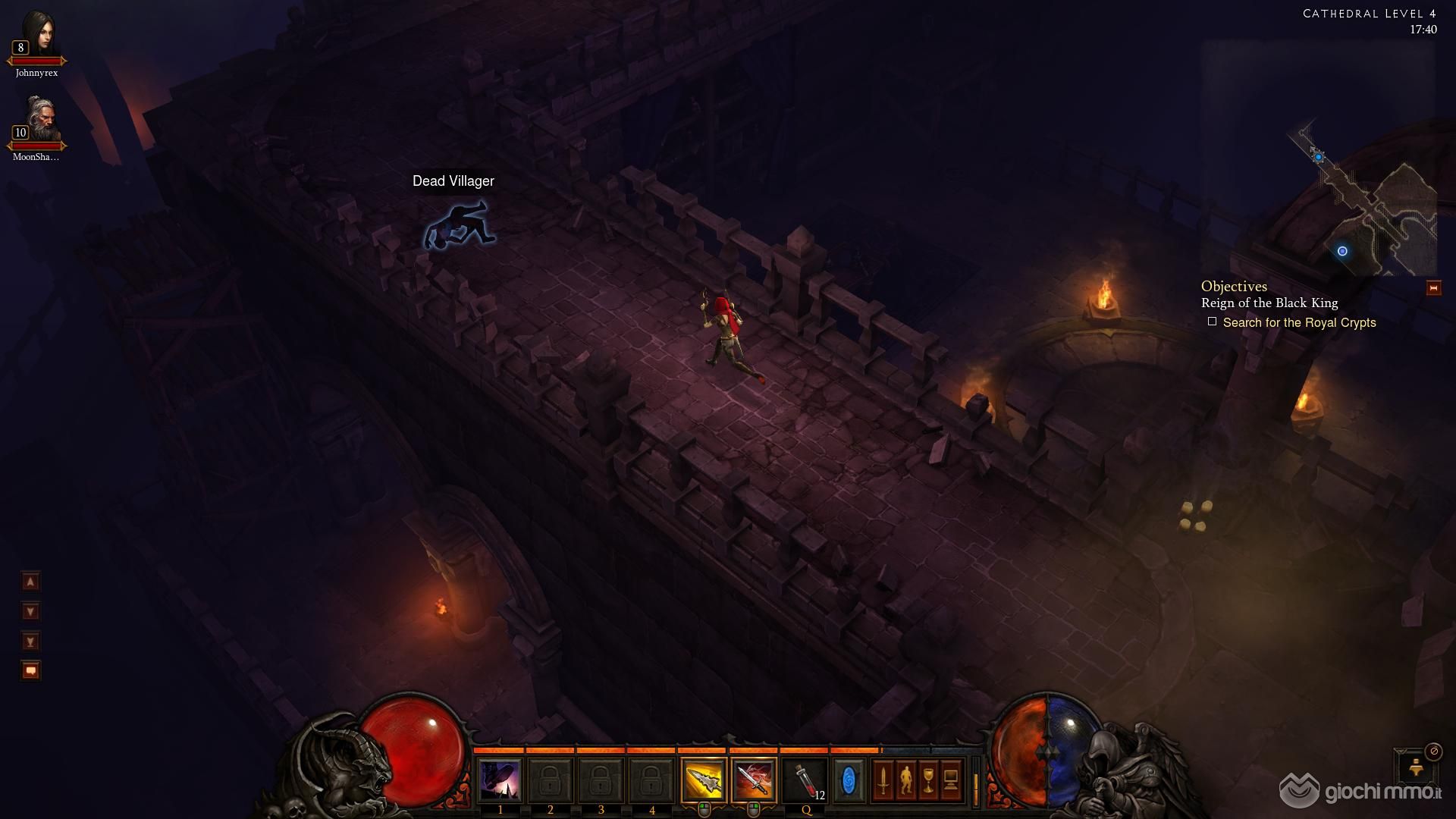The height and width of the screenshot is (819, 1456).
Task: Collapse the Objectives tracker with the red button
Action: click(1433, 288)
